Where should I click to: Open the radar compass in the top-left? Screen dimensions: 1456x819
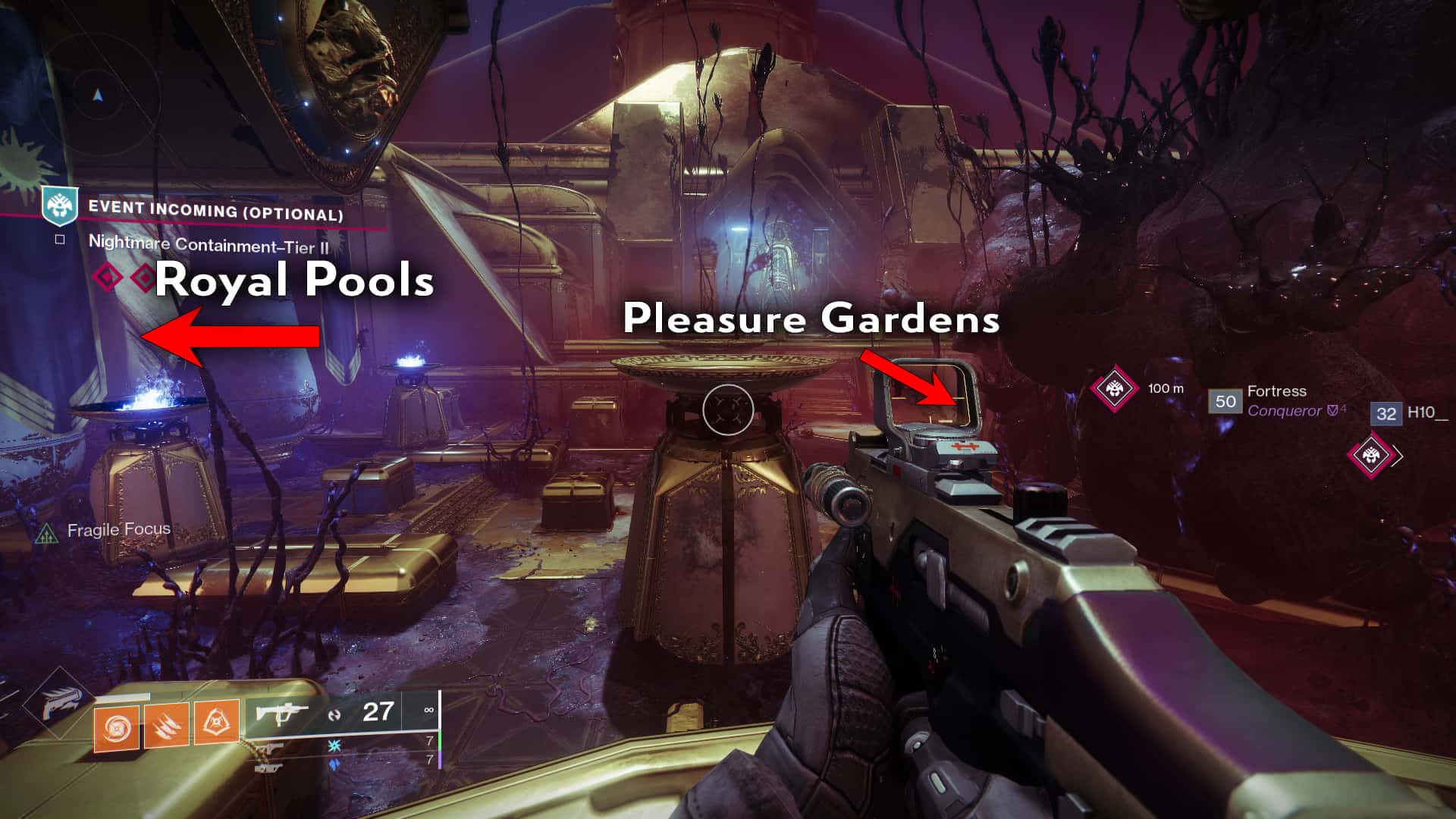(96, 95)
